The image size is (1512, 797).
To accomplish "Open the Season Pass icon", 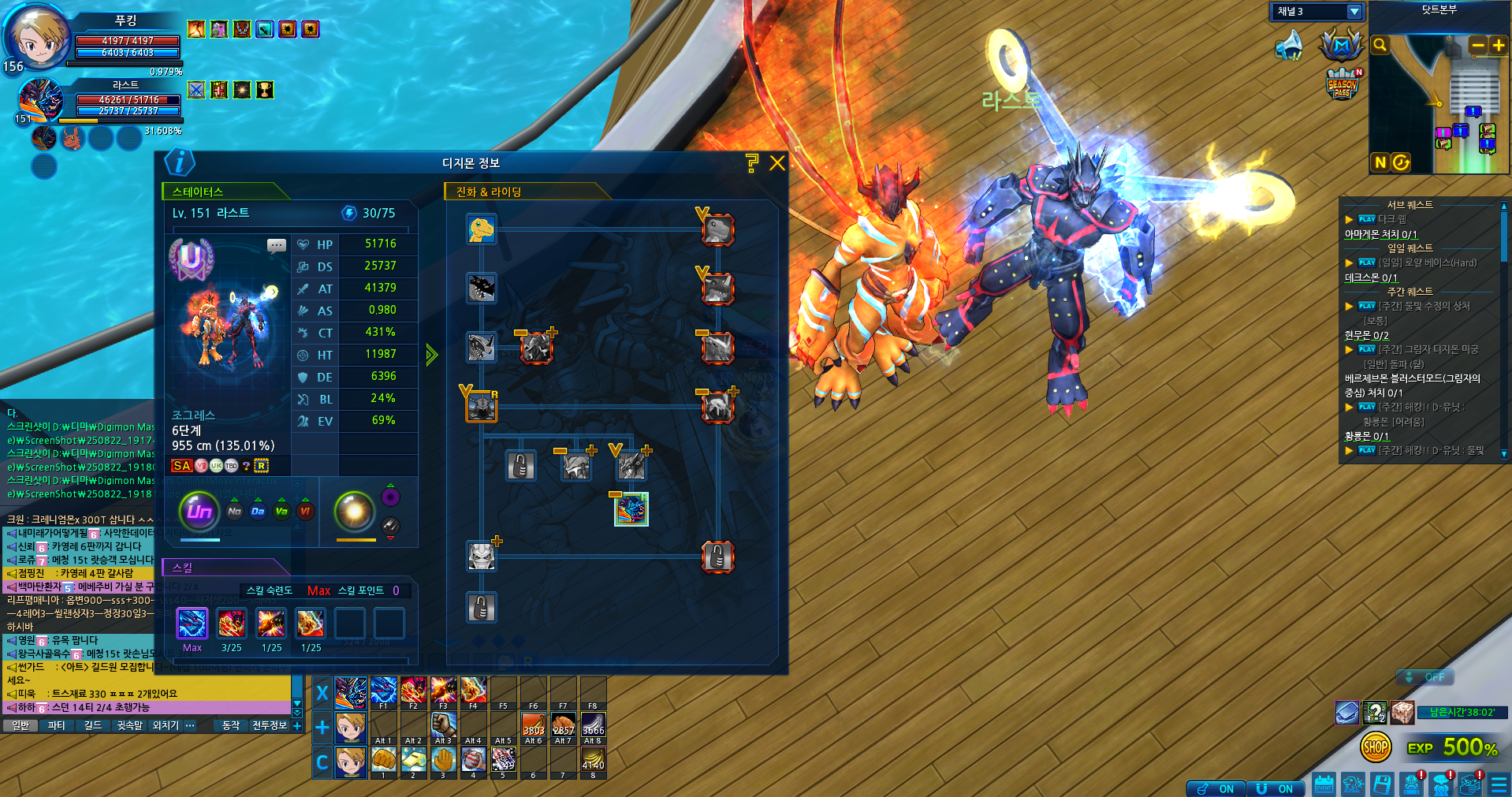I will click(1343, 84).
